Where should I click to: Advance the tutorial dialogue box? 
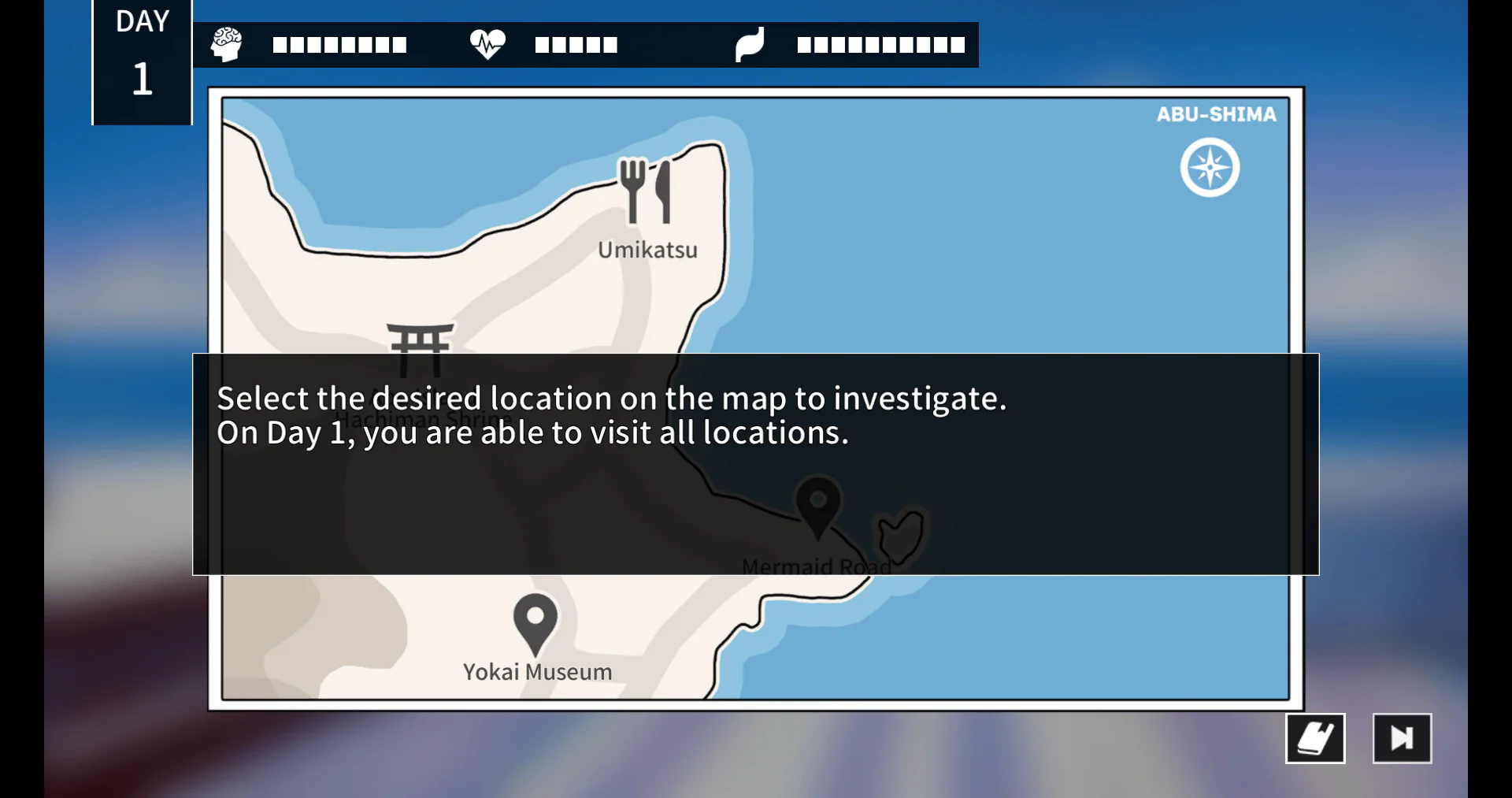(x=755, y=464)
